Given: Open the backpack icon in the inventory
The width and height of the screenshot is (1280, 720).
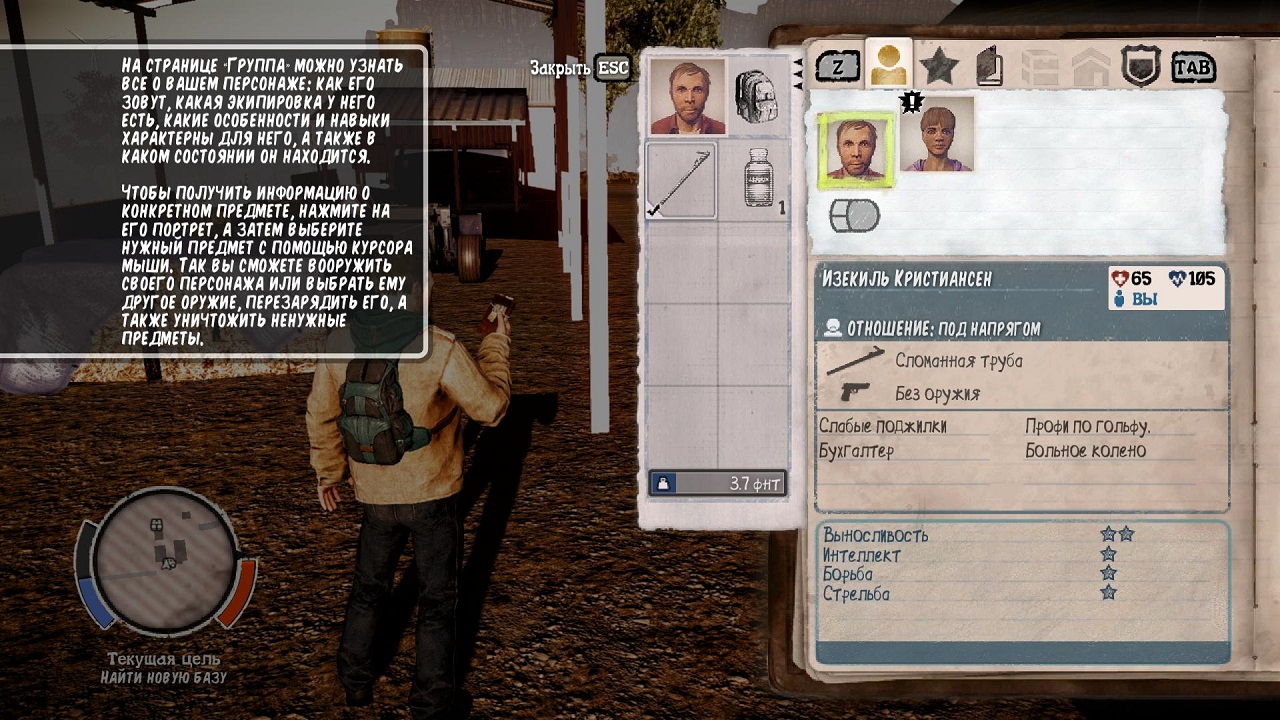Looking at the screenshot, I should pyautogui.click(x=758, y=96).
